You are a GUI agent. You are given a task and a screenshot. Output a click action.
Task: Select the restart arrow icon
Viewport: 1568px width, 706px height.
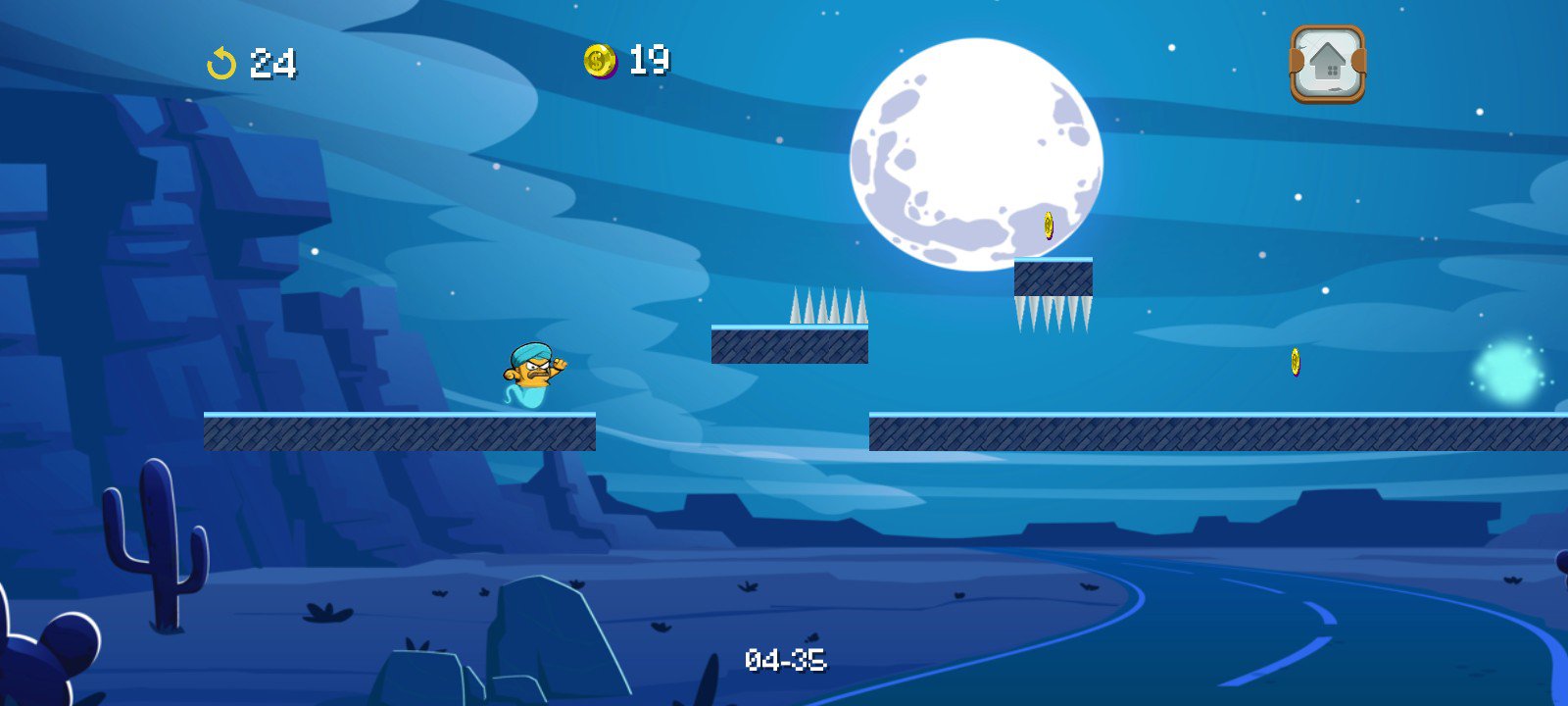[x=222, y=64]
